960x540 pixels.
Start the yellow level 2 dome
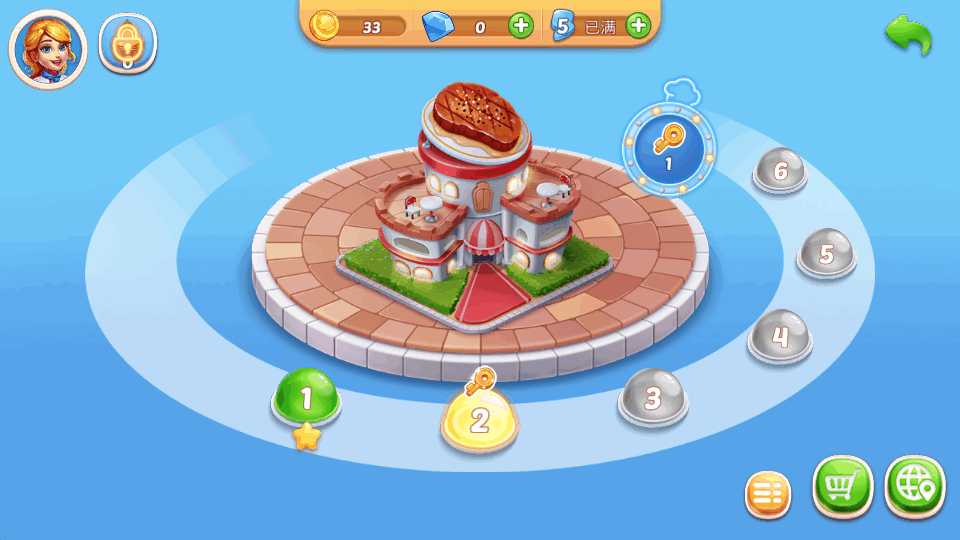tap(479, 419)
